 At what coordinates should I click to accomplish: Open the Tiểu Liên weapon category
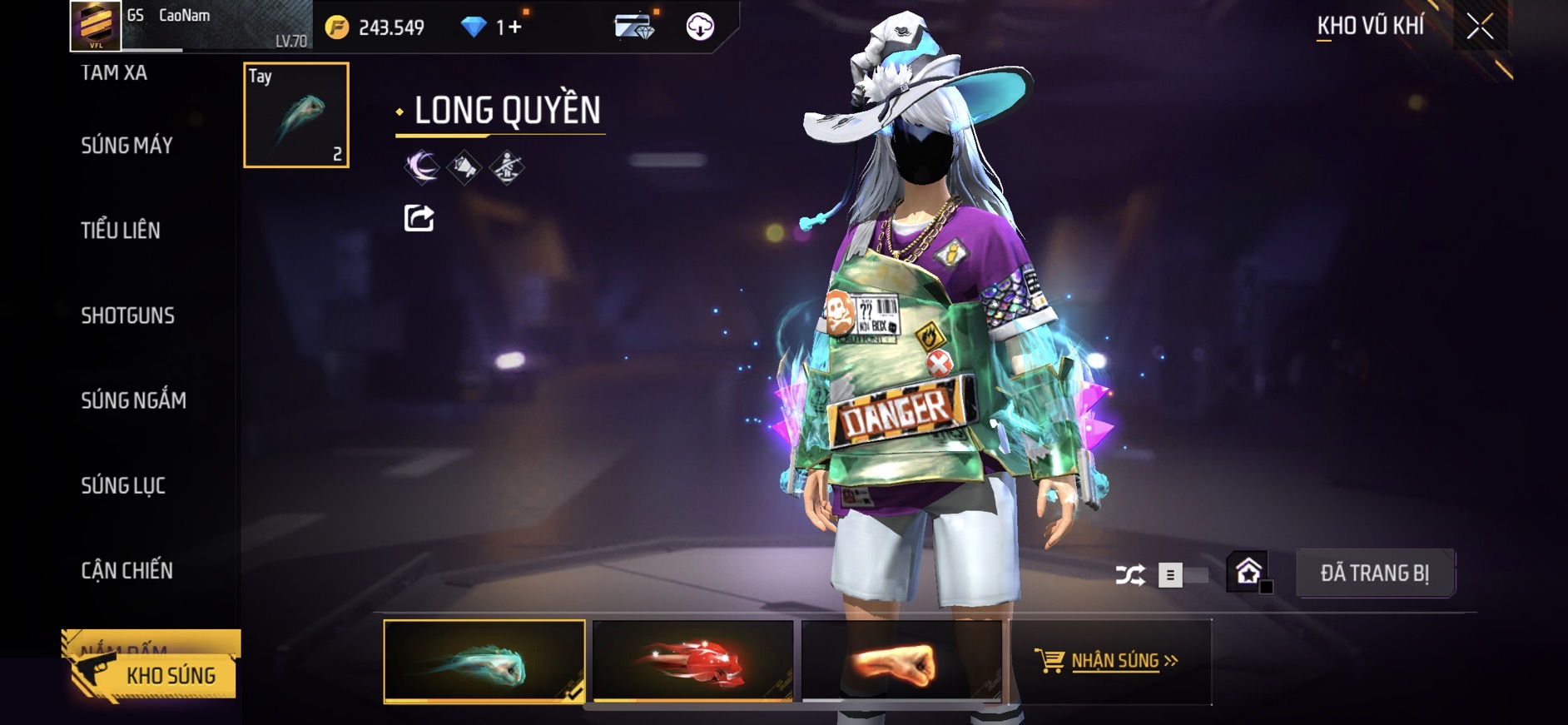click(121, 231)
